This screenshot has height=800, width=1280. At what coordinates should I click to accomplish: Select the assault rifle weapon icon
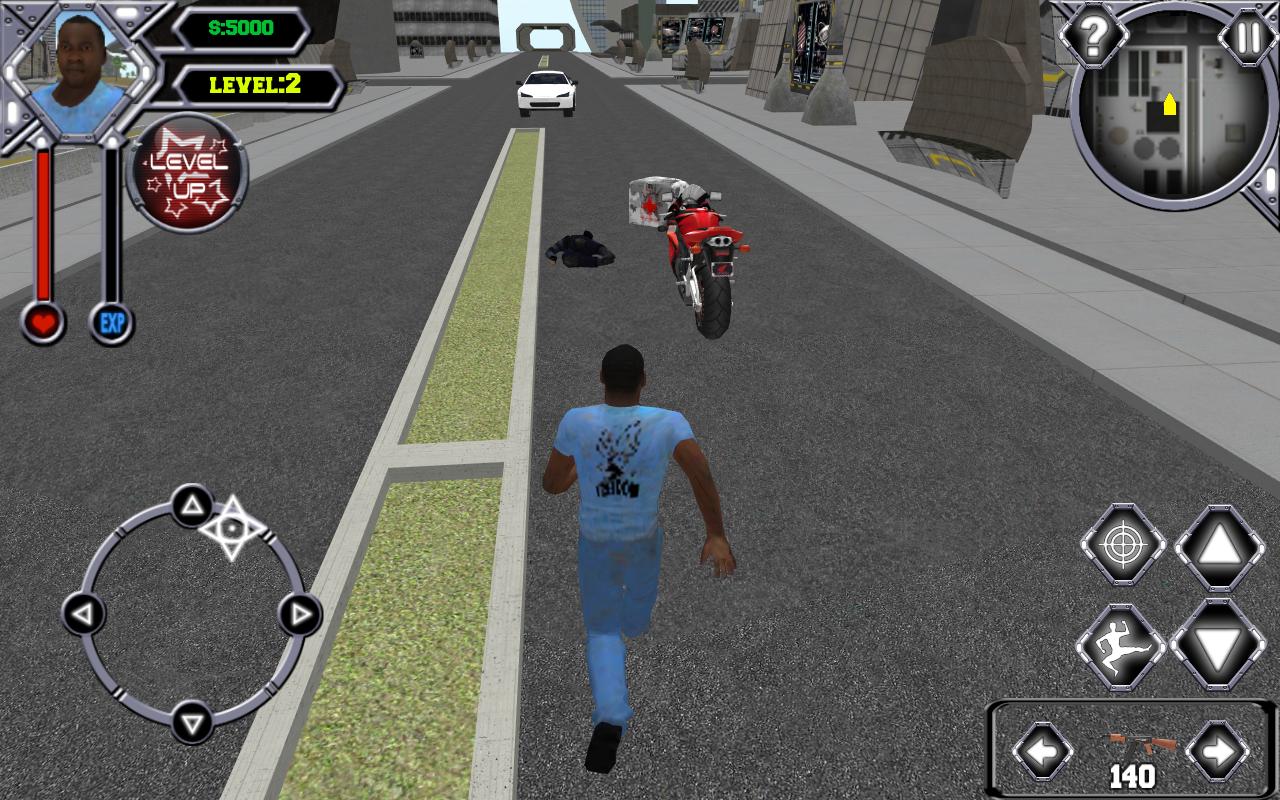click(x=1132, y=745)
